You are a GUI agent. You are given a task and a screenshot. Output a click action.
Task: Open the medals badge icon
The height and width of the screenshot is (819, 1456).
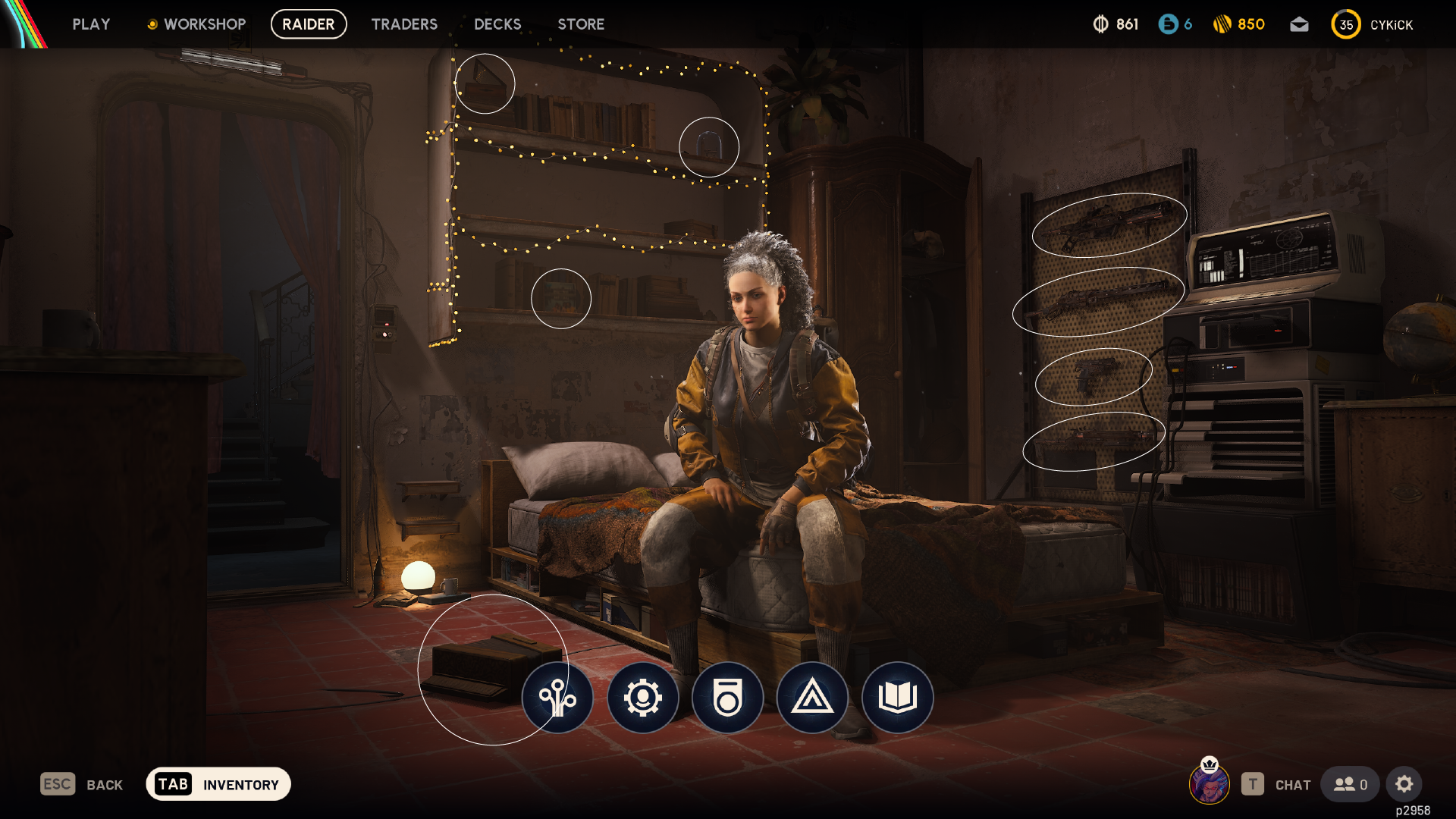(727, 698)
